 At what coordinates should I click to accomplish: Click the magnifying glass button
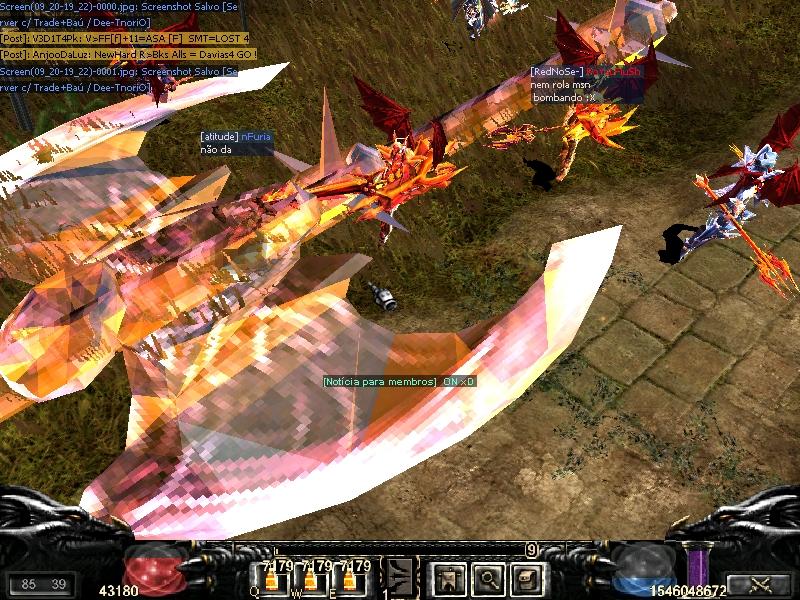[x=487, y=577]
